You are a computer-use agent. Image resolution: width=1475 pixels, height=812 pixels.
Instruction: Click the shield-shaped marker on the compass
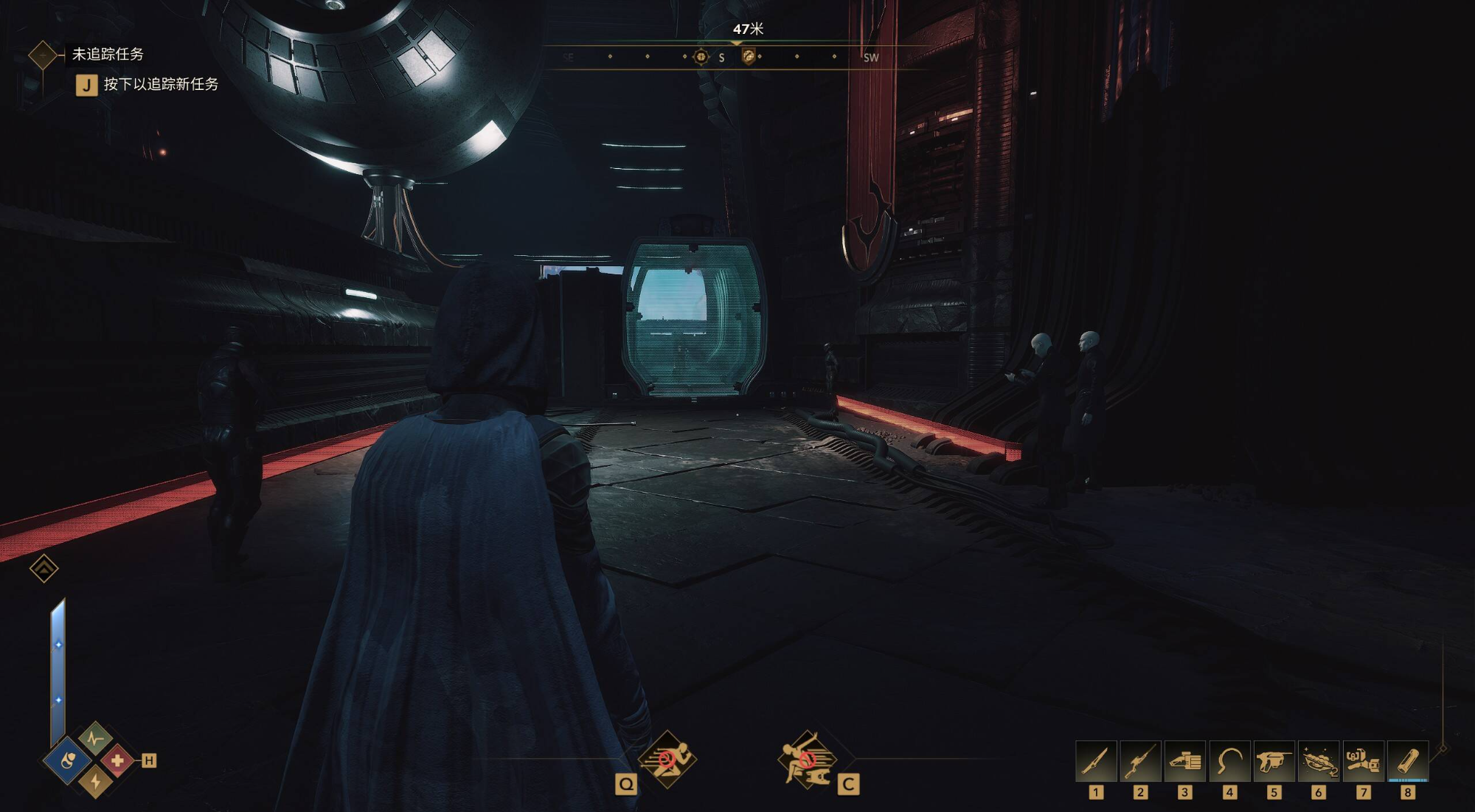click(x=748, y=56)
